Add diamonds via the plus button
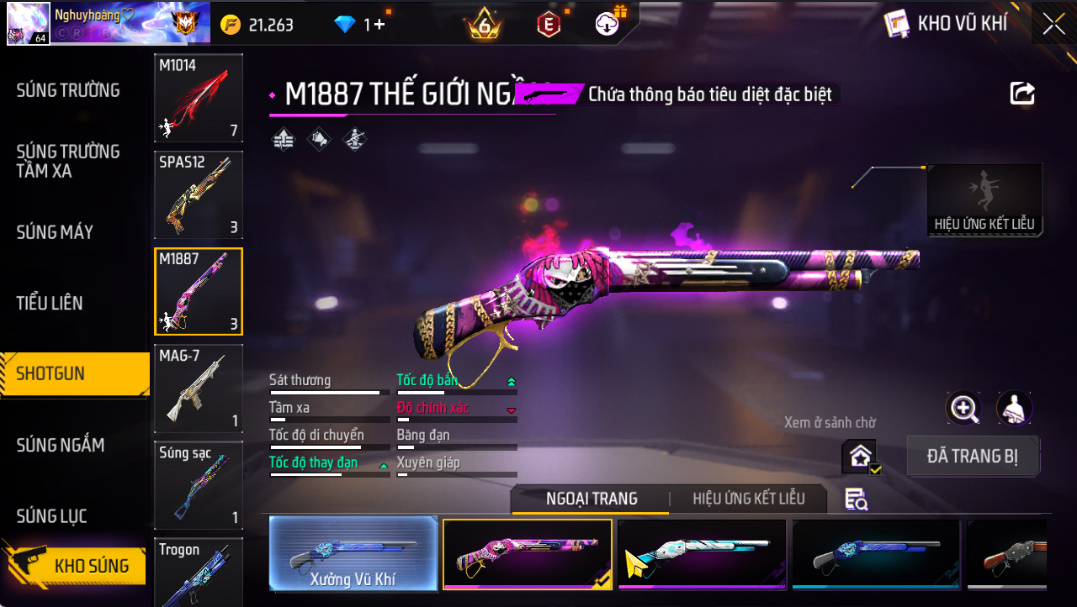Image resolution: width=1077 pixels, height=607 pixels. tap(378, 25)
